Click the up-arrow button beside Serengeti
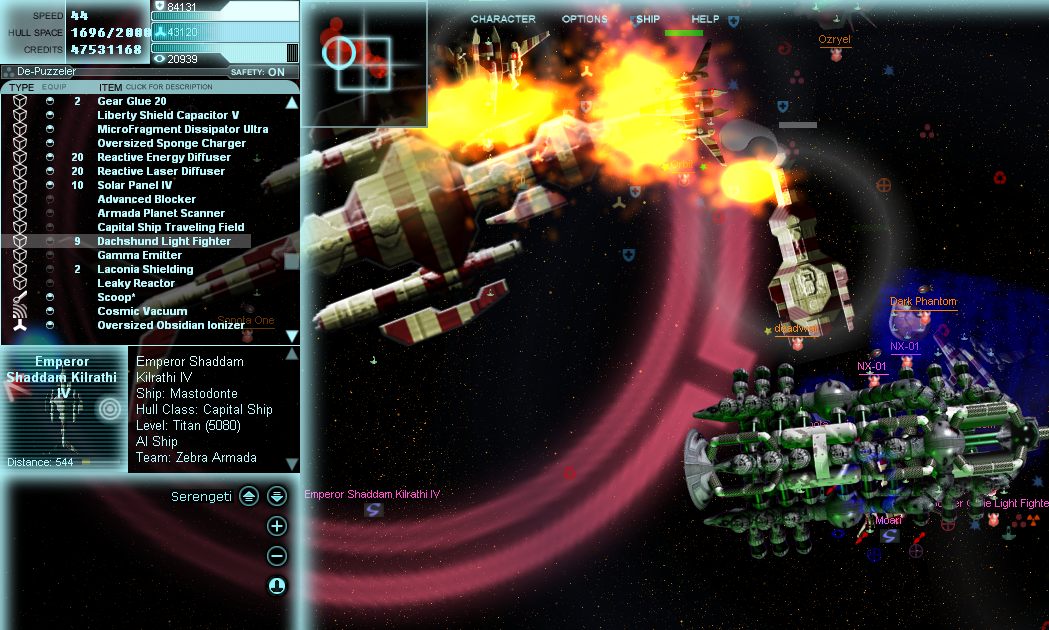 click(249, 496)
